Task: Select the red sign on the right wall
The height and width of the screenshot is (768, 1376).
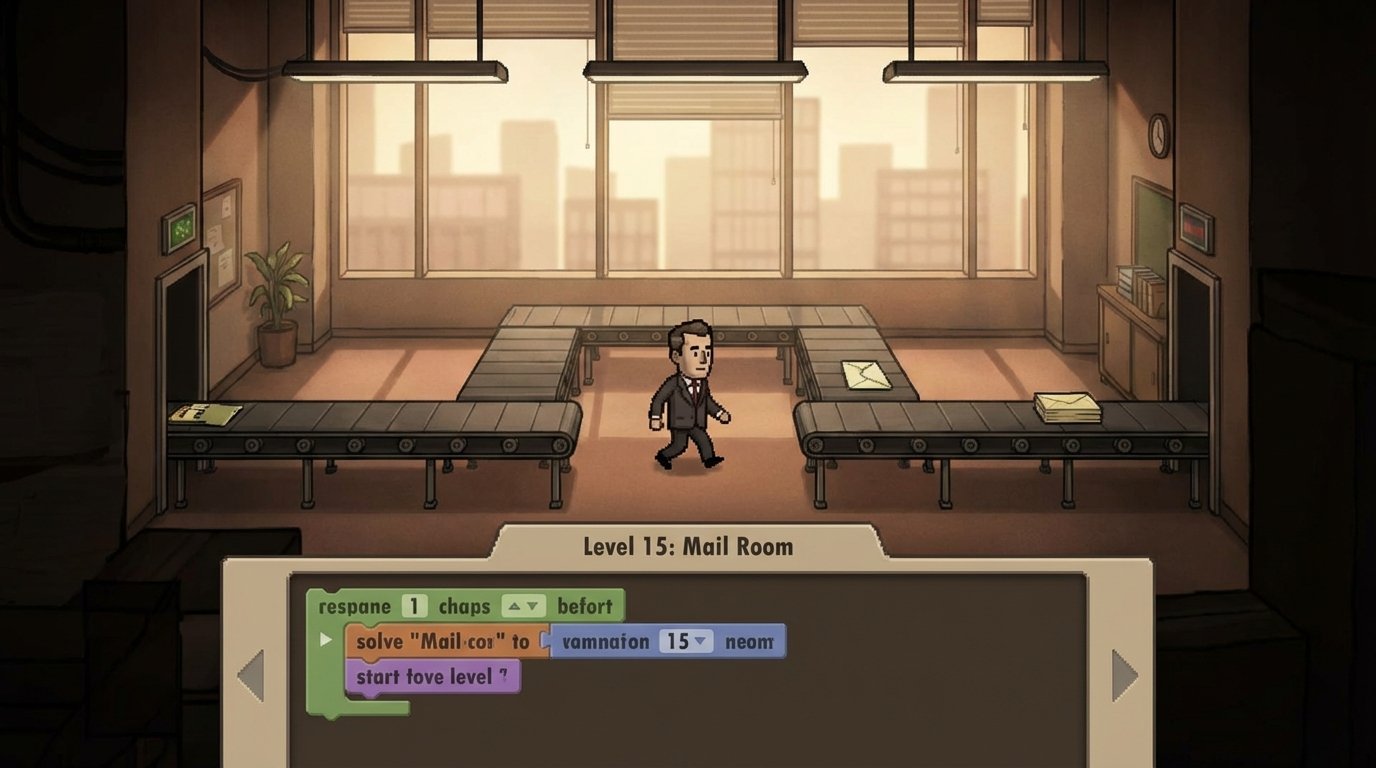Action: click(1193, 225)
